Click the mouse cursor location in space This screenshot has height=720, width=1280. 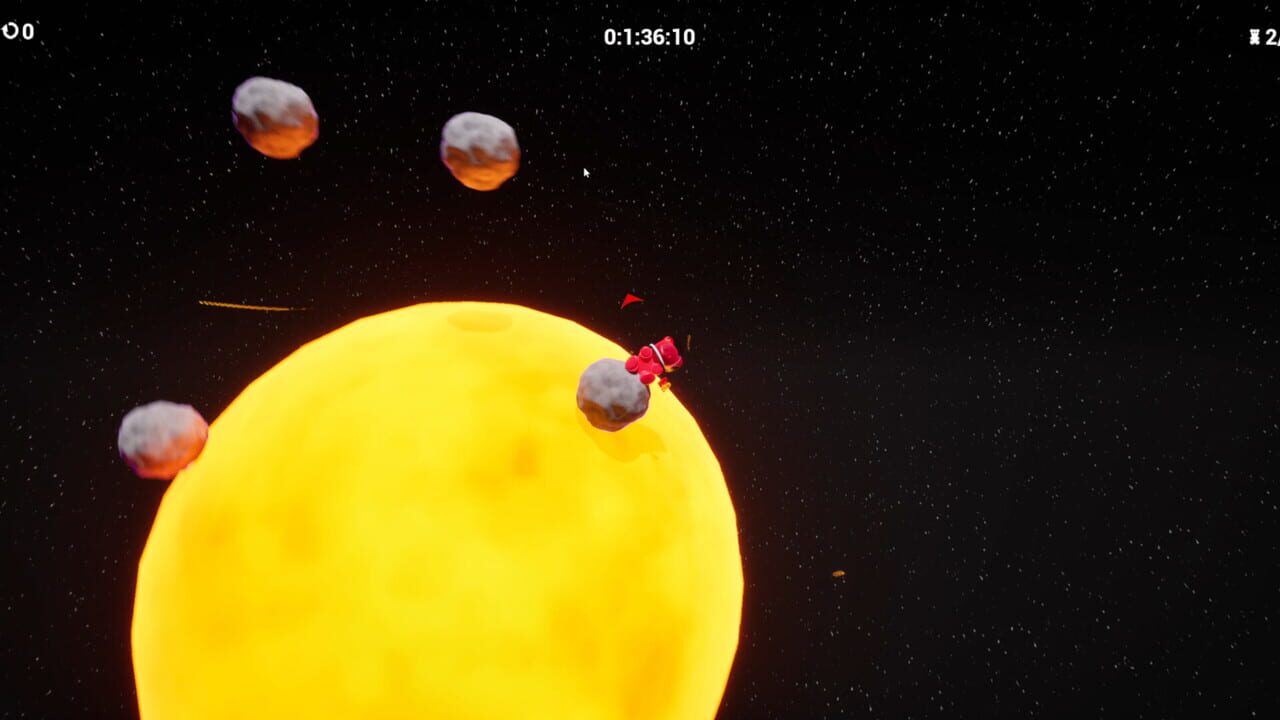pos(585,172)
